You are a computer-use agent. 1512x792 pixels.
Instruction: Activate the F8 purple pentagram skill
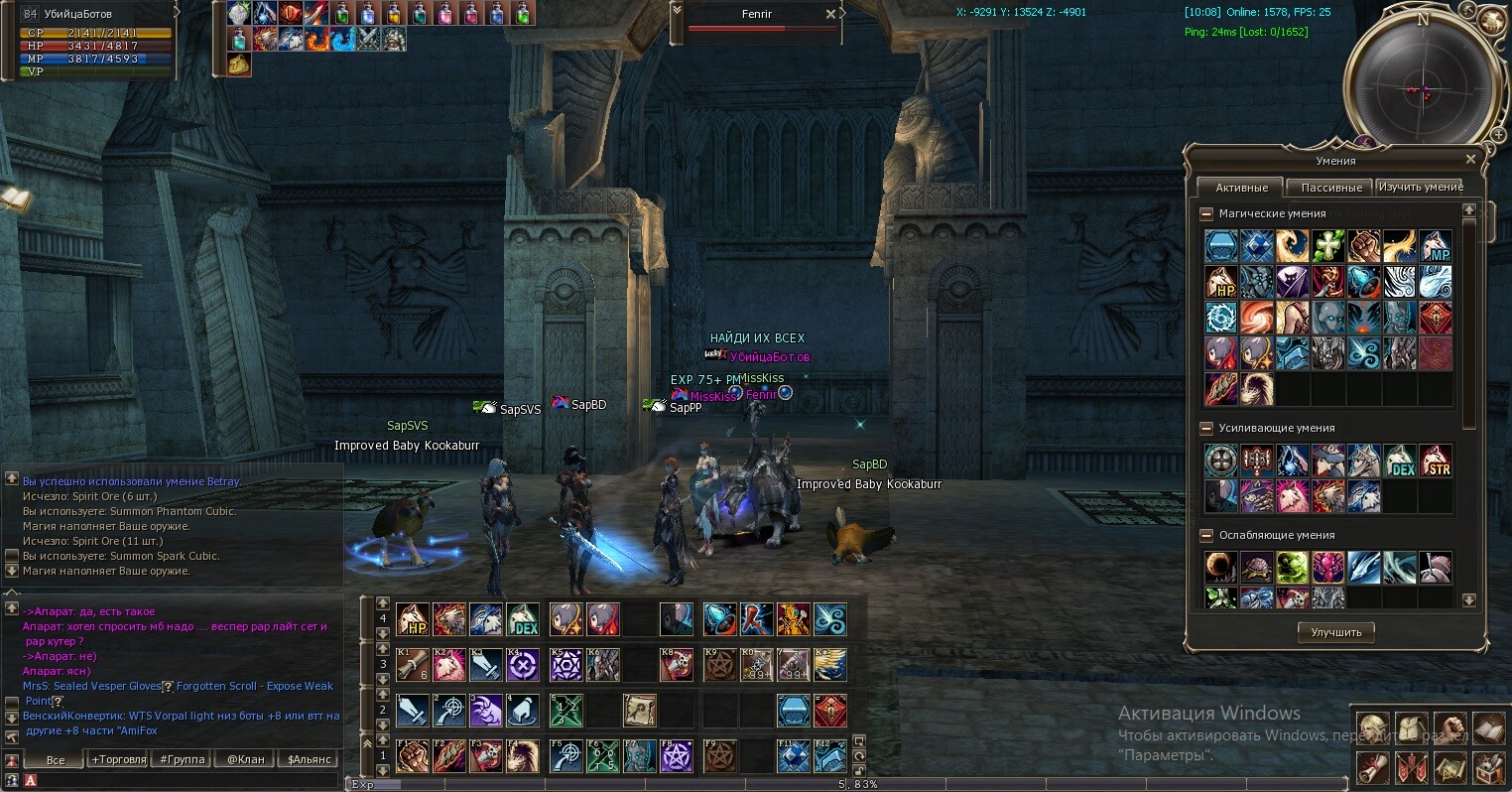(677, 756)
